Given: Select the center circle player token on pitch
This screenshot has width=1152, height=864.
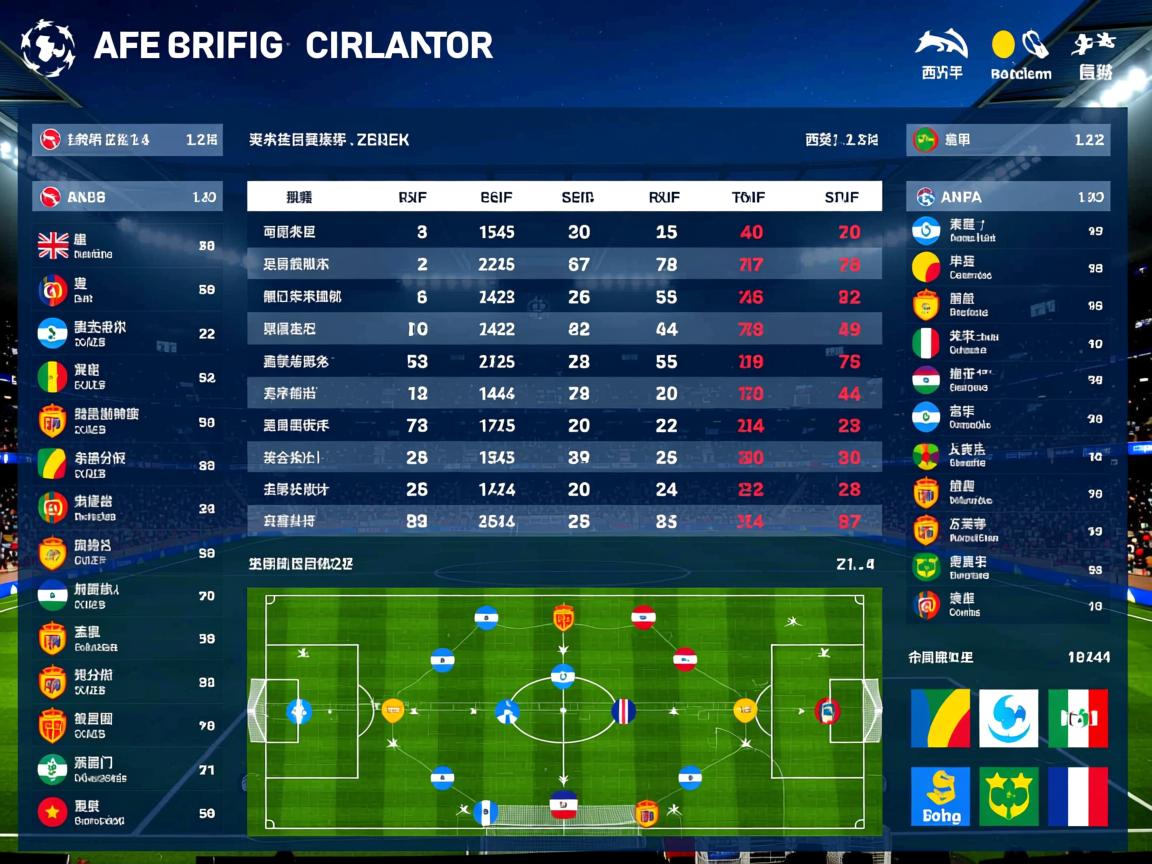Looking at the screenshot, I should tap(563, 677).
